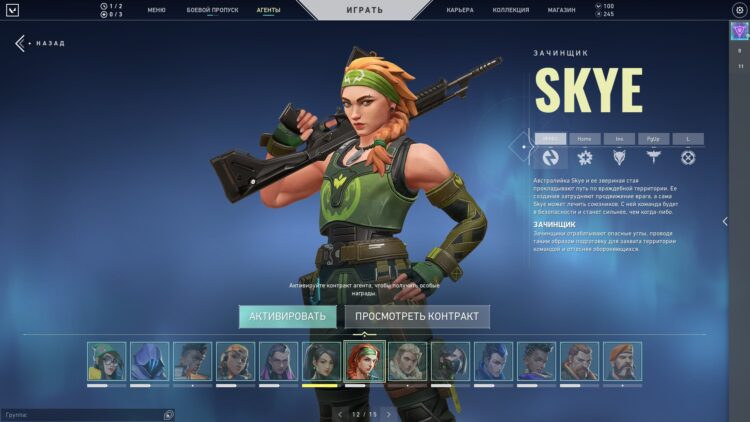
Task: Open the Коллекция tab
Action: (511, 10)
